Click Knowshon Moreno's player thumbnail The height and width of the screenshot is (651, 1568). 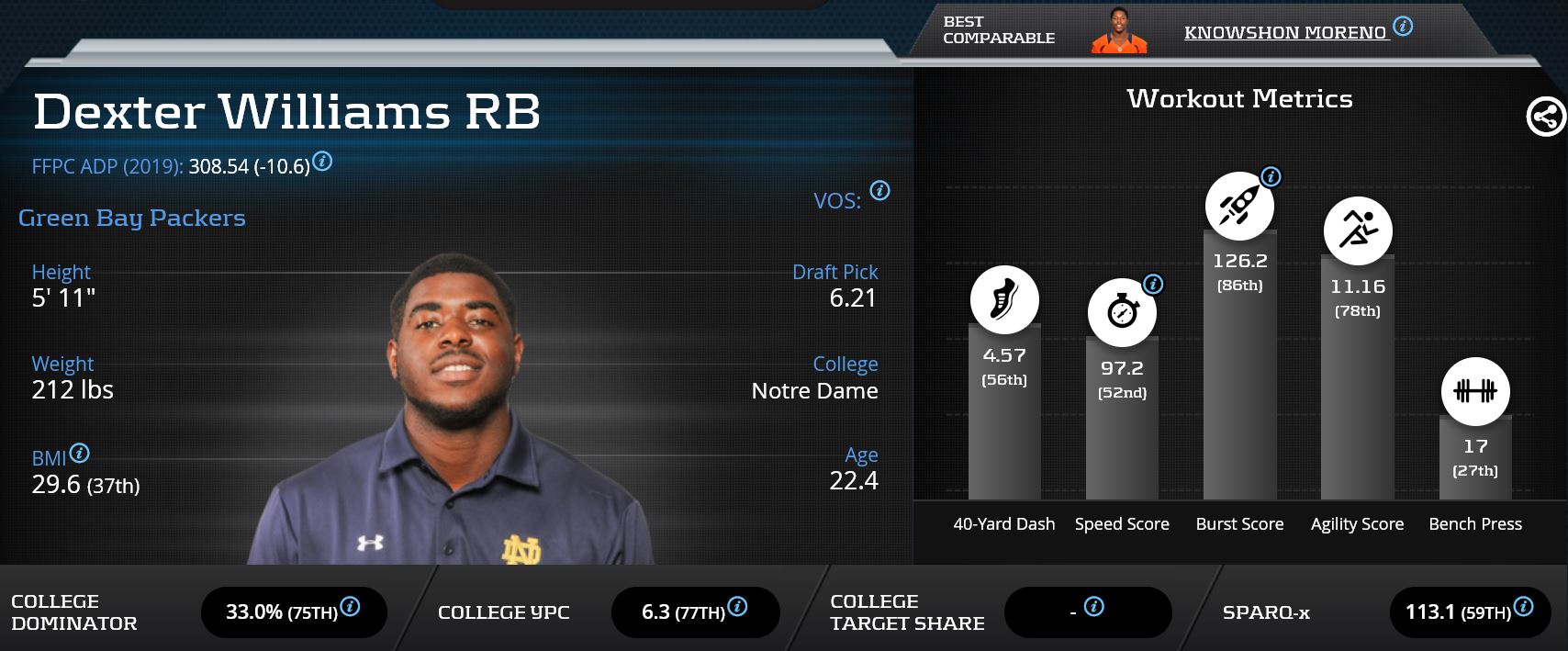tap(1119, 33)
